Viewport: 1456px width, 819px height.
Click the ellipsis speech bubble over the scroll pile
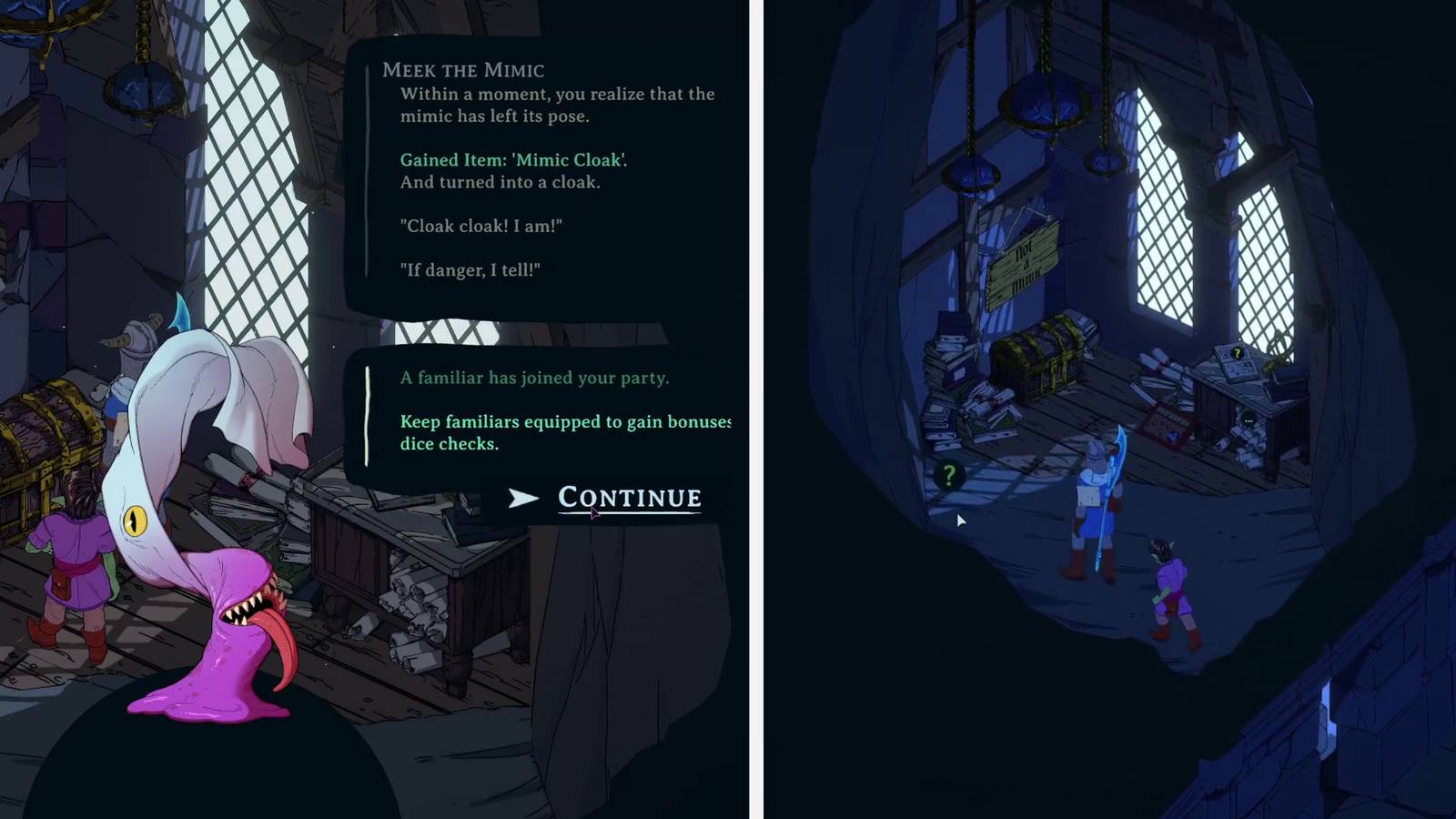coord(1249,420)
